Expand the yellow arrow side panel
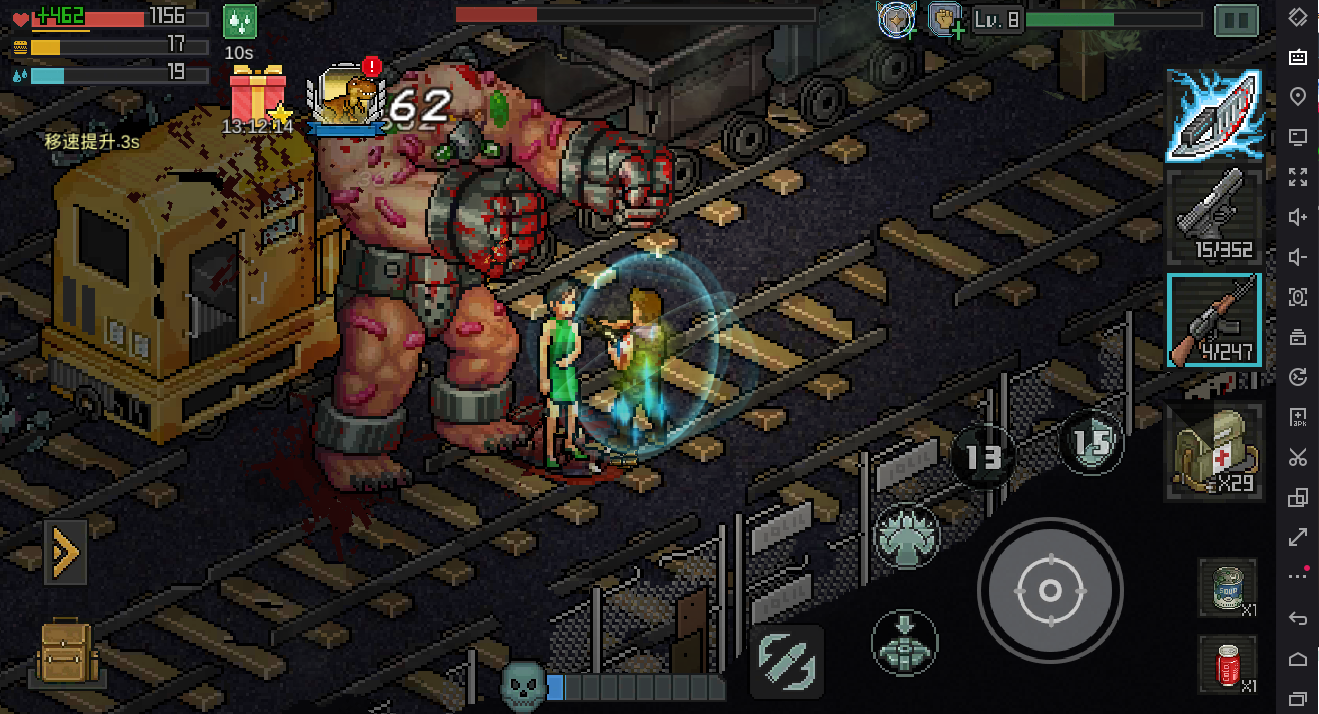The height and width of the screenshot is (714, 1319). 65,551
